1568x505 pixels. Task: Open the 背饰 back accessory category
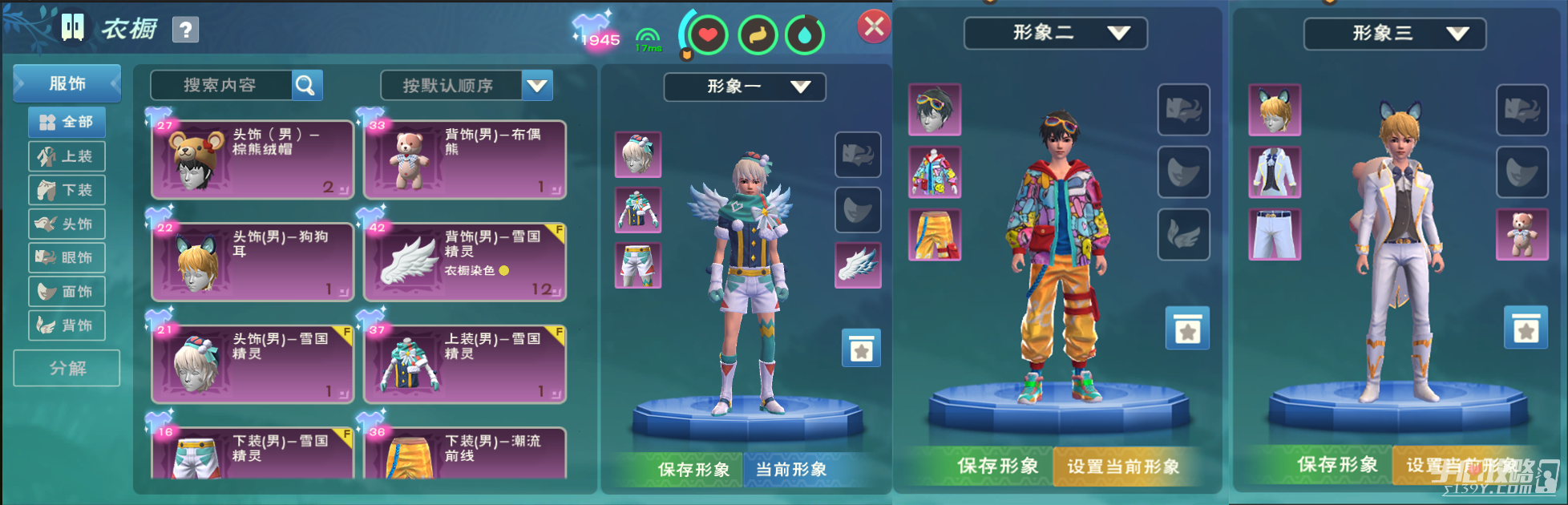click(x=67, y=325)
